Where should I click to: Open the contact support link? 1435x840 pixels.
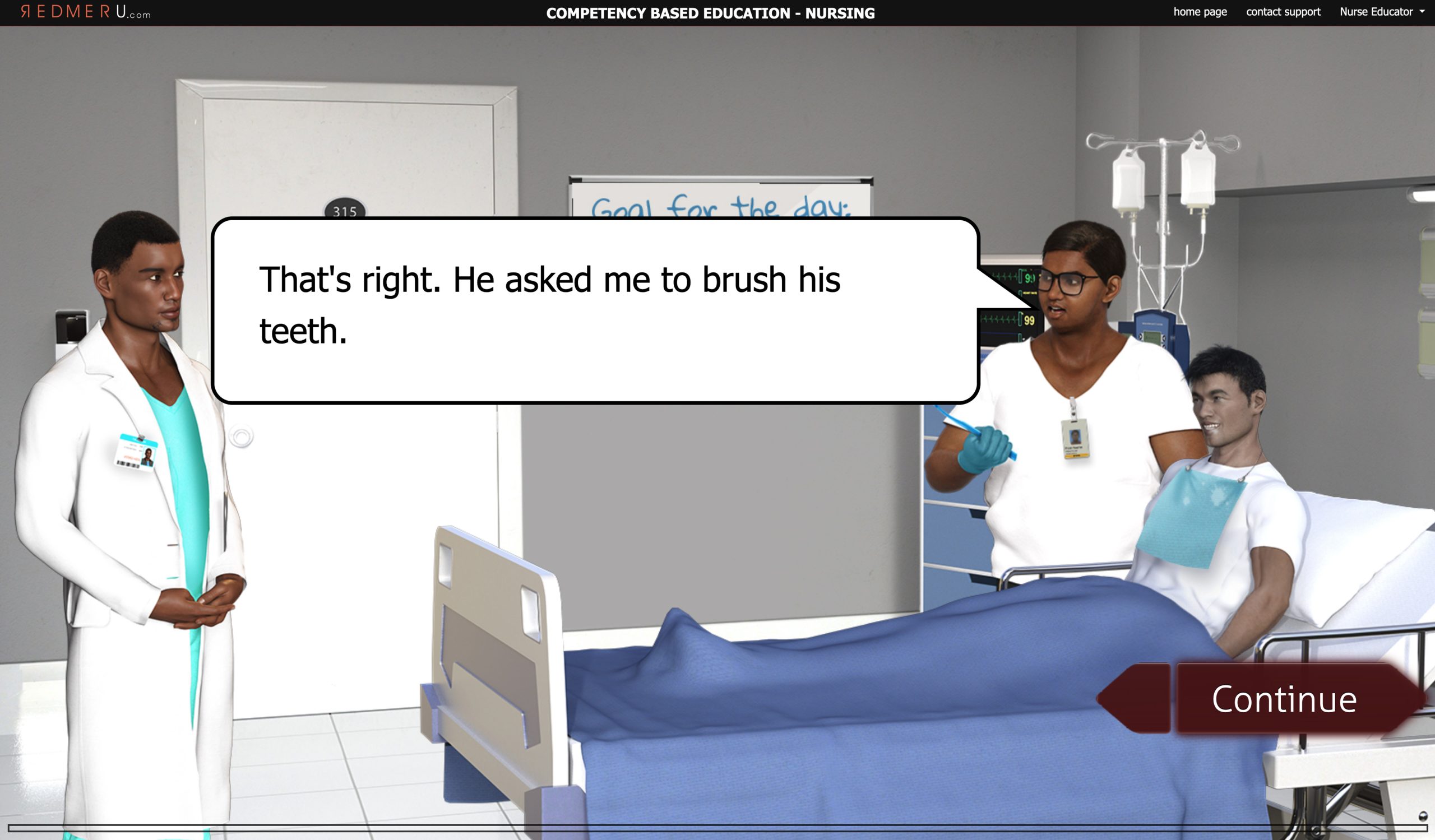tap(1283, 12)
